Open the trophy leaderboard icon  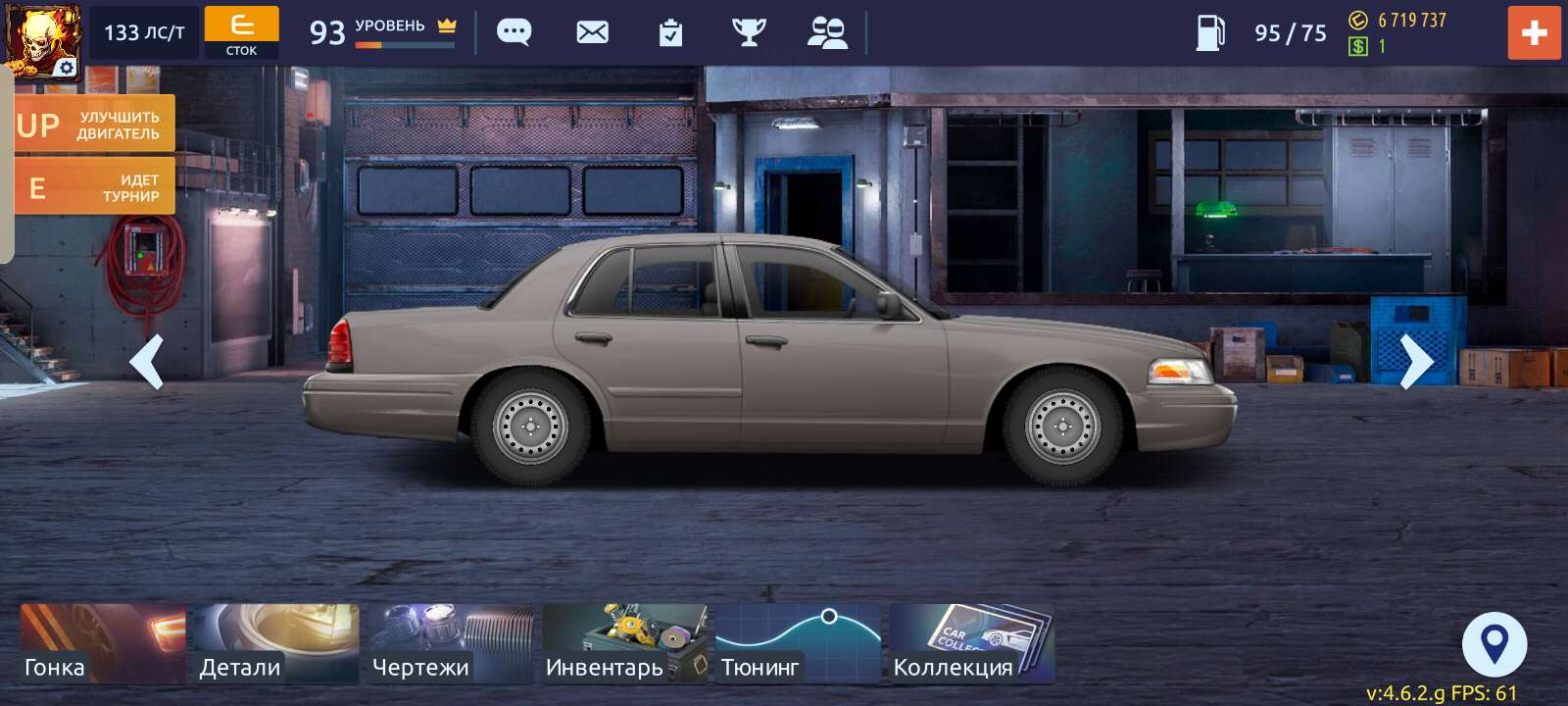click(750, 32)
